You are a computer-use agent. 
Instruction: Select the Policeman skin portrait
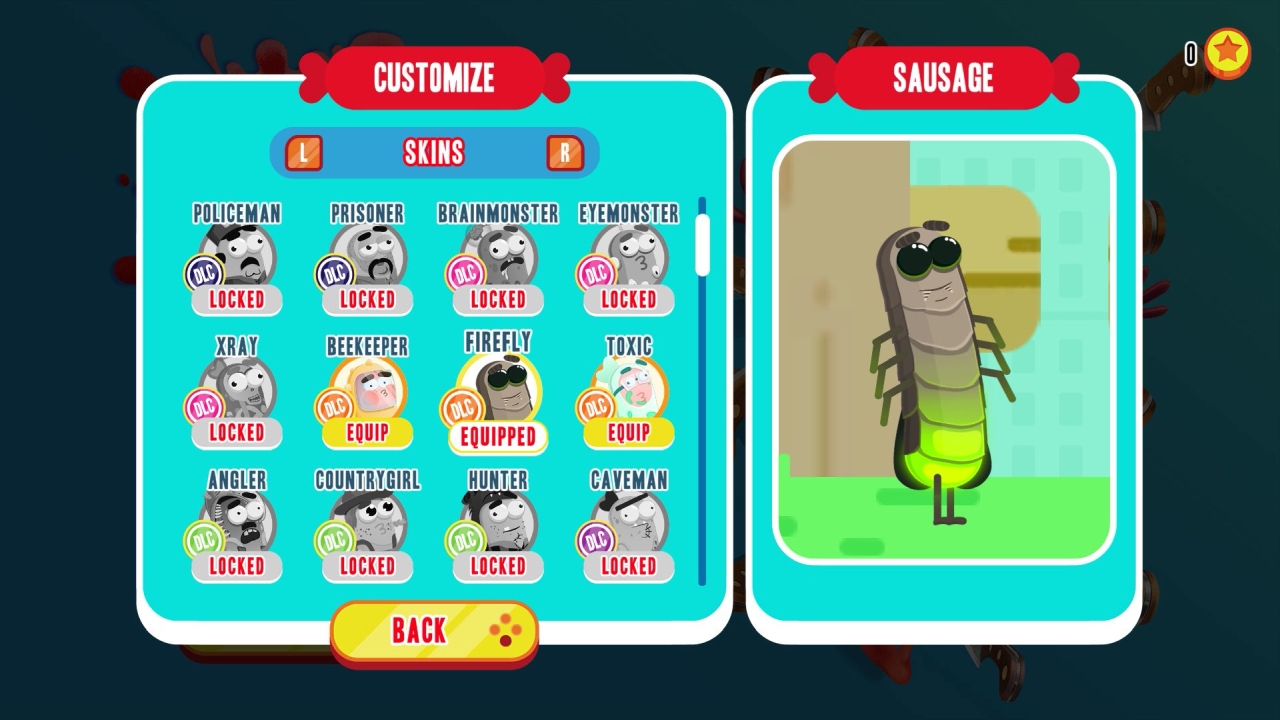pos(236,250)
